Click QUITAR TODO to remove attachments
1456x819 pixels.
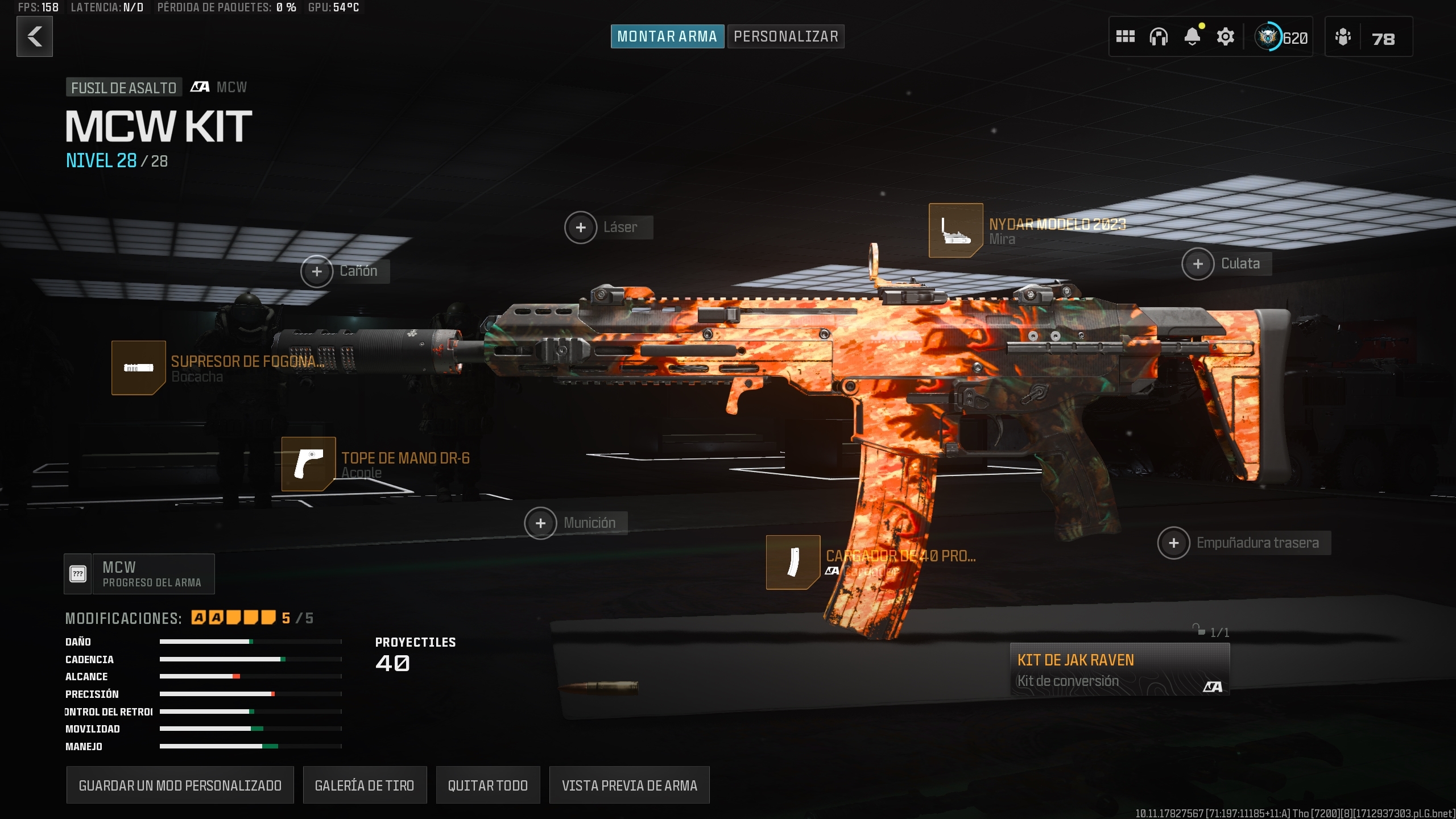[x=488, y=785]
